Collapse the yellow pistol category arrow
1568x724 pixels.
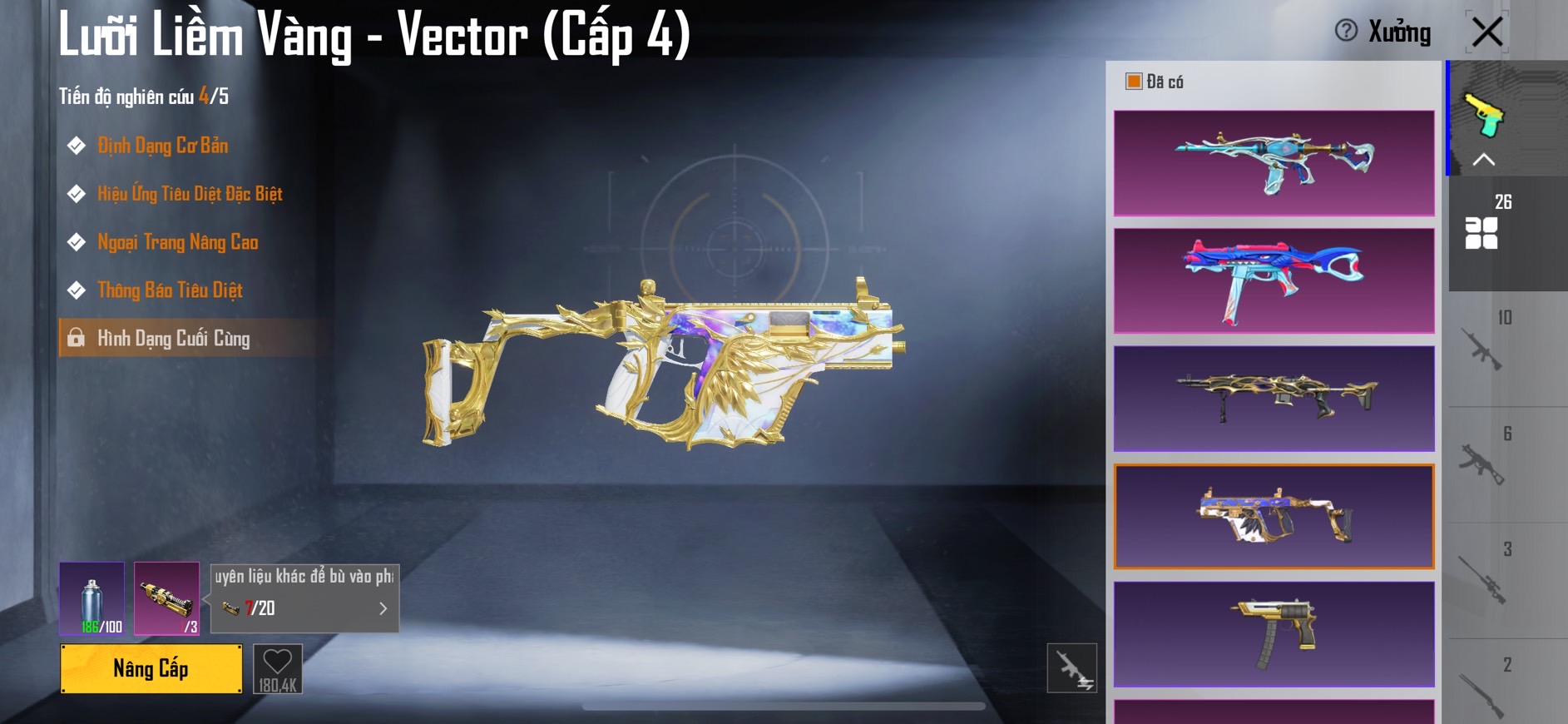pyautogui.click(x=1483, y=160)
